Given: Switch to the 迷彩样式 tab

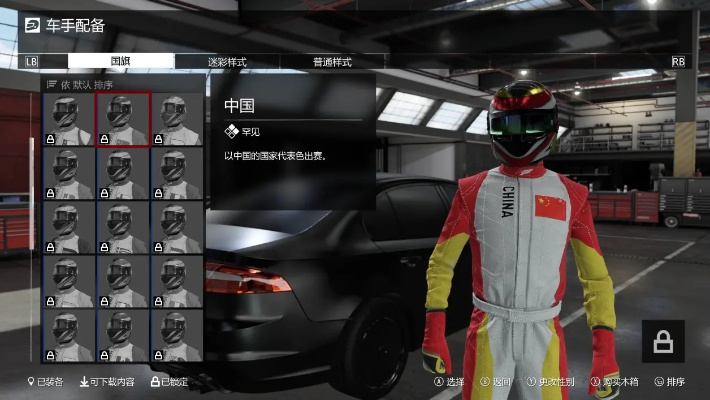Looking at the screenshot, I should (x=226, y=62).
